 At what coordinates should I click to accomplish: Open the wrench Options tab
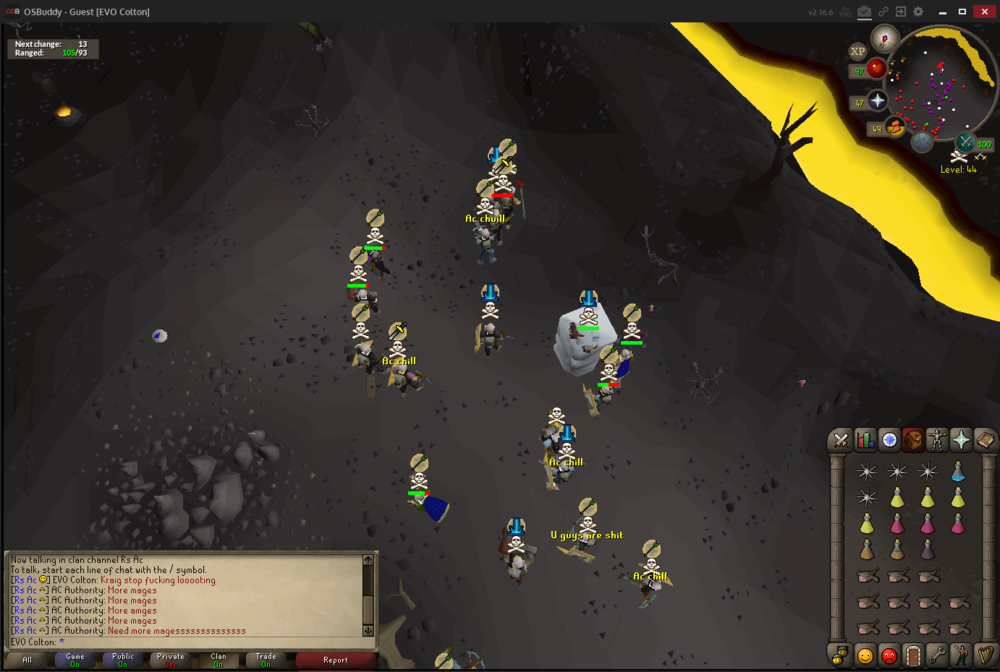937,656
